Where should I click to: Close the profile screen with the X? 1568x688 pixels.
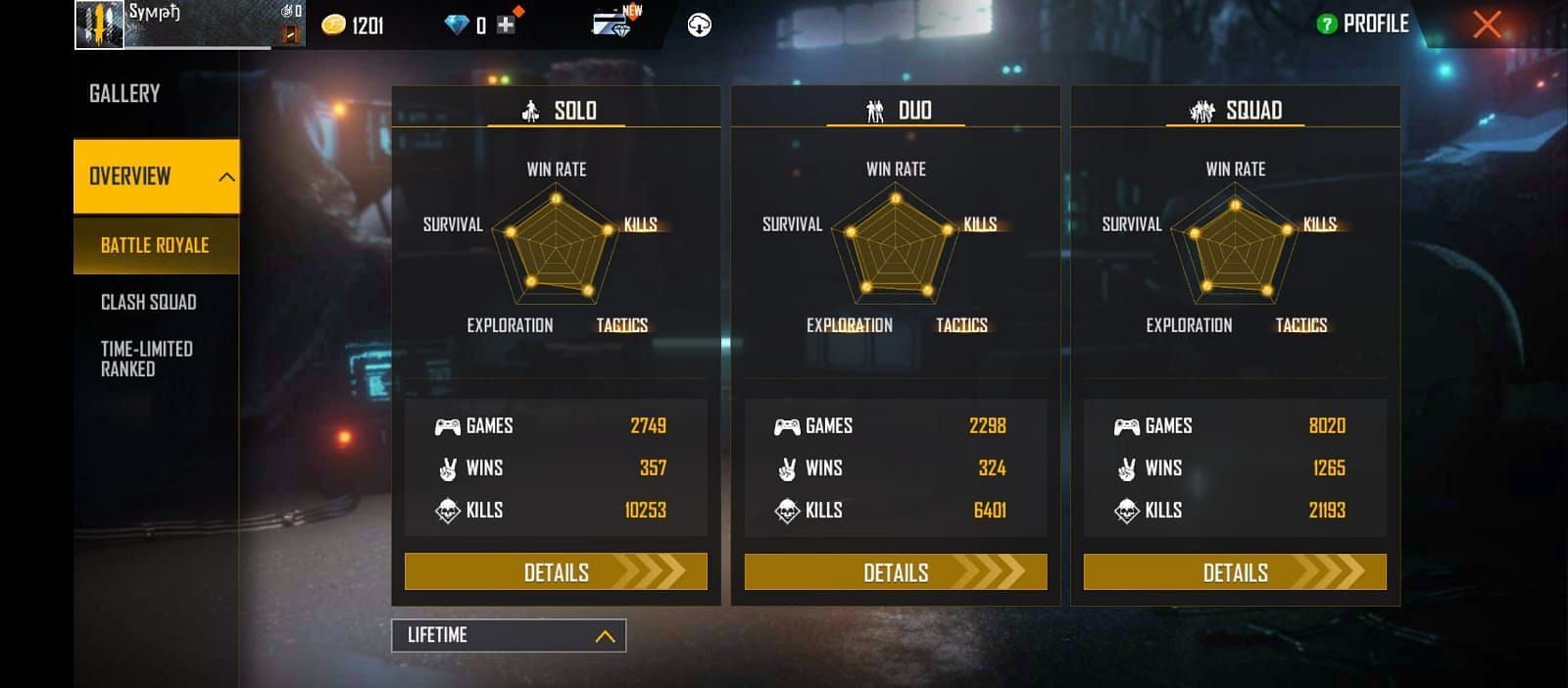(1487, 25)
